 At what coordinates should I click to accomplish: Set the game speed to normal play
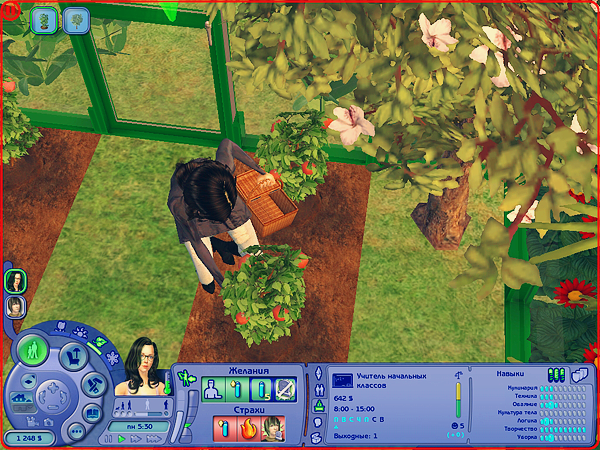(121, 438)
